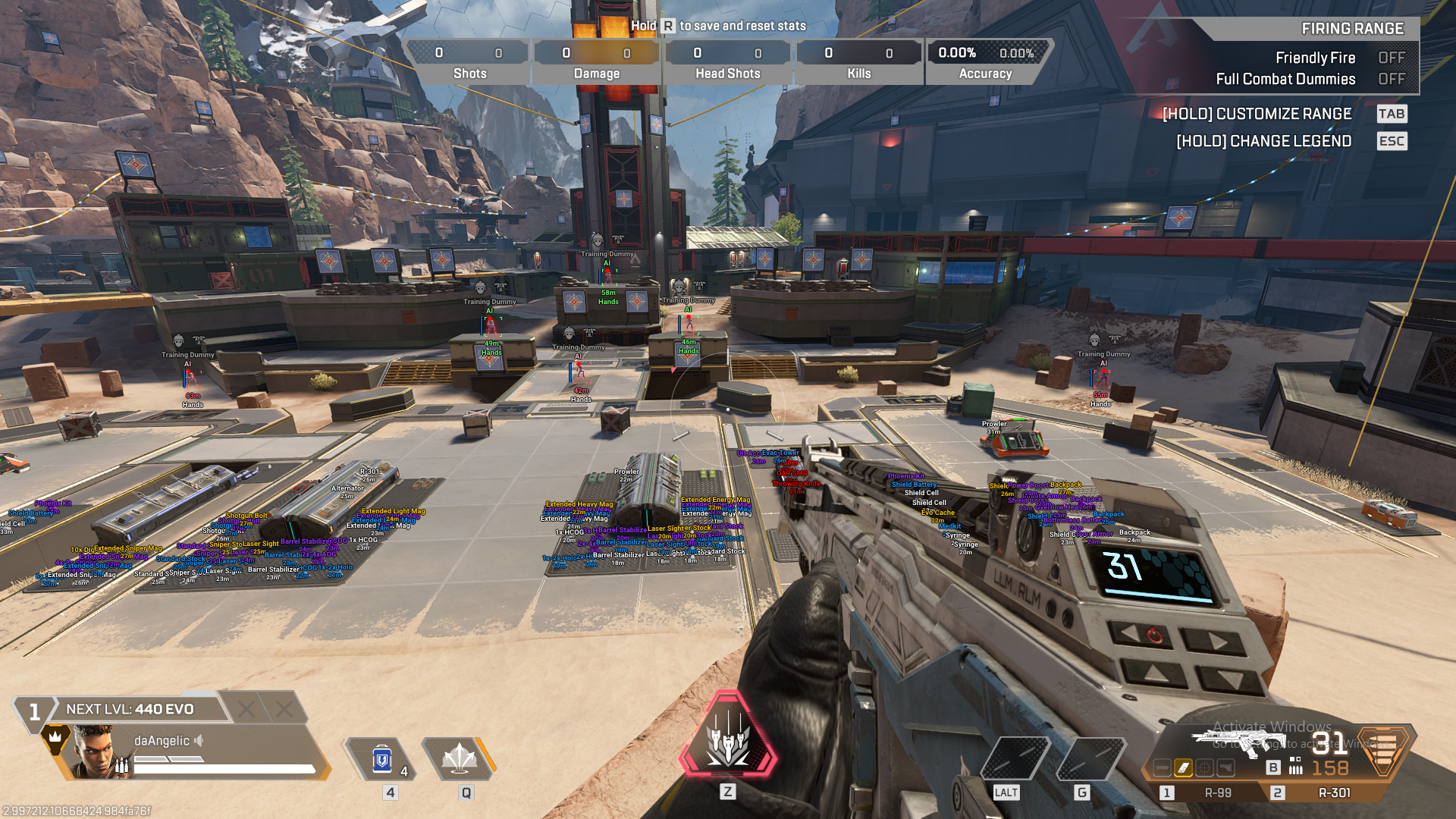Click the ammo stack icon beside 158
1456x819 pixels.
coord(1294,768)
